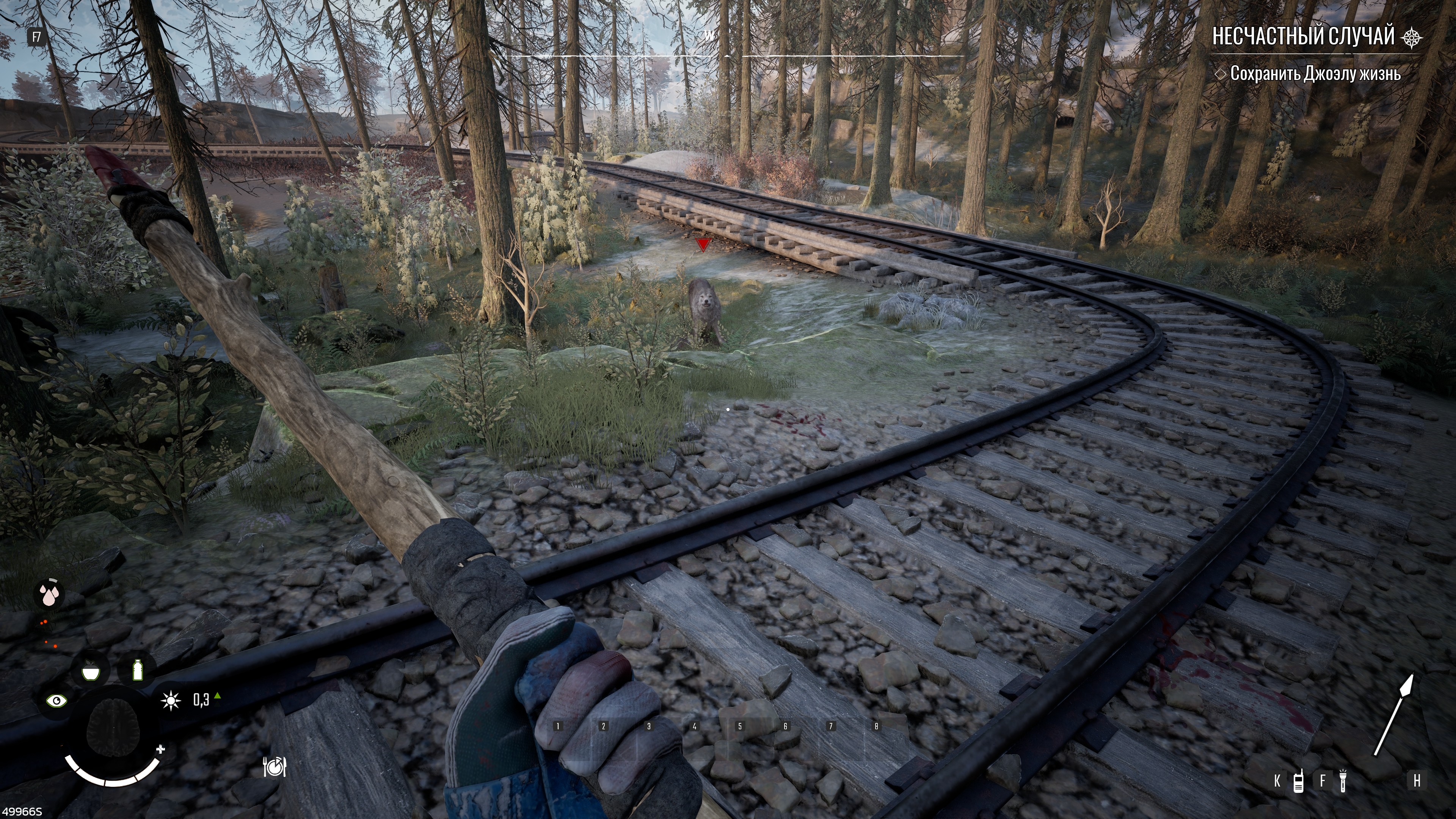Select the equipped spear weapon icon
The height and width of the screenshot is (819, 1456).
[x=1393, y=715]
